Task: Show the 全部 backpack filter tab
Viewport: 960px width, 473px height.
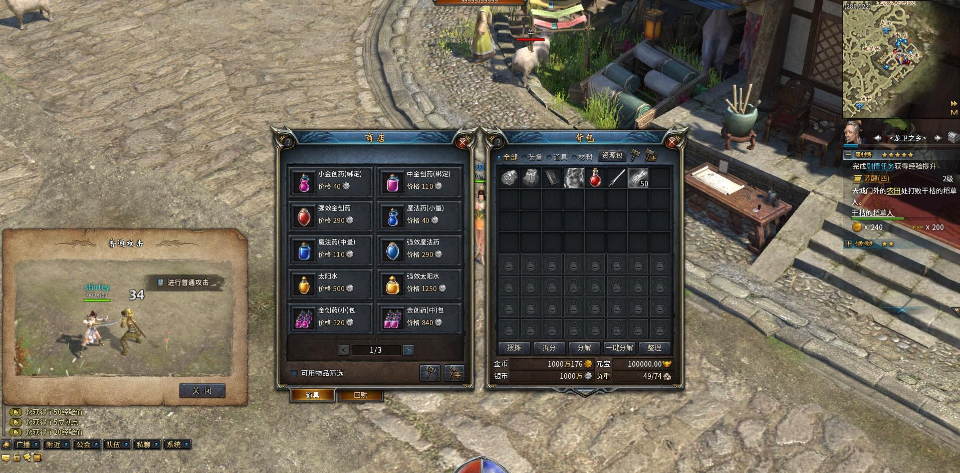Action: point(511,156)
